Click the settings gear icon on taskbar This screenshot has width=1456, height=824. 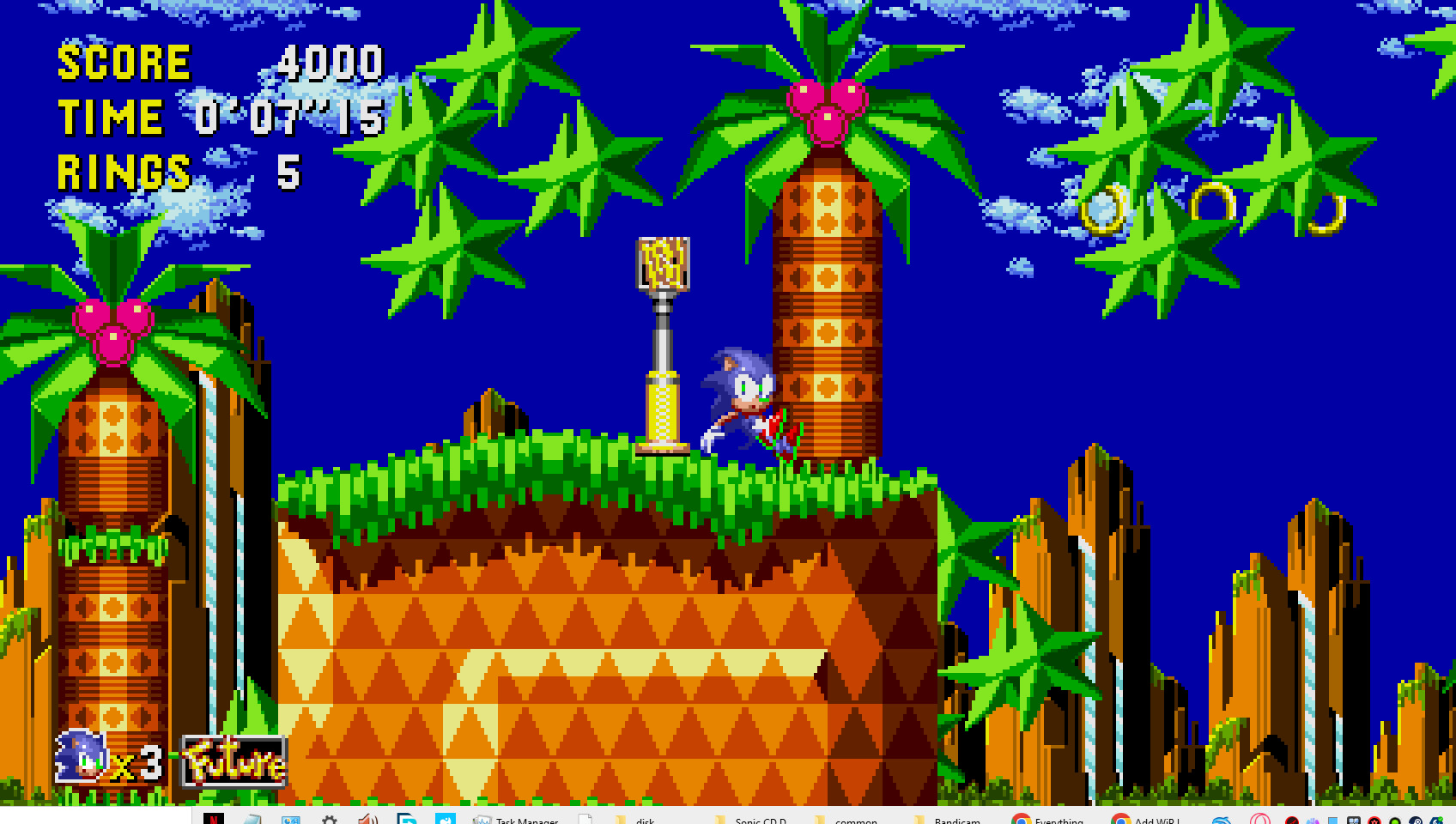[x=331, y=820]
